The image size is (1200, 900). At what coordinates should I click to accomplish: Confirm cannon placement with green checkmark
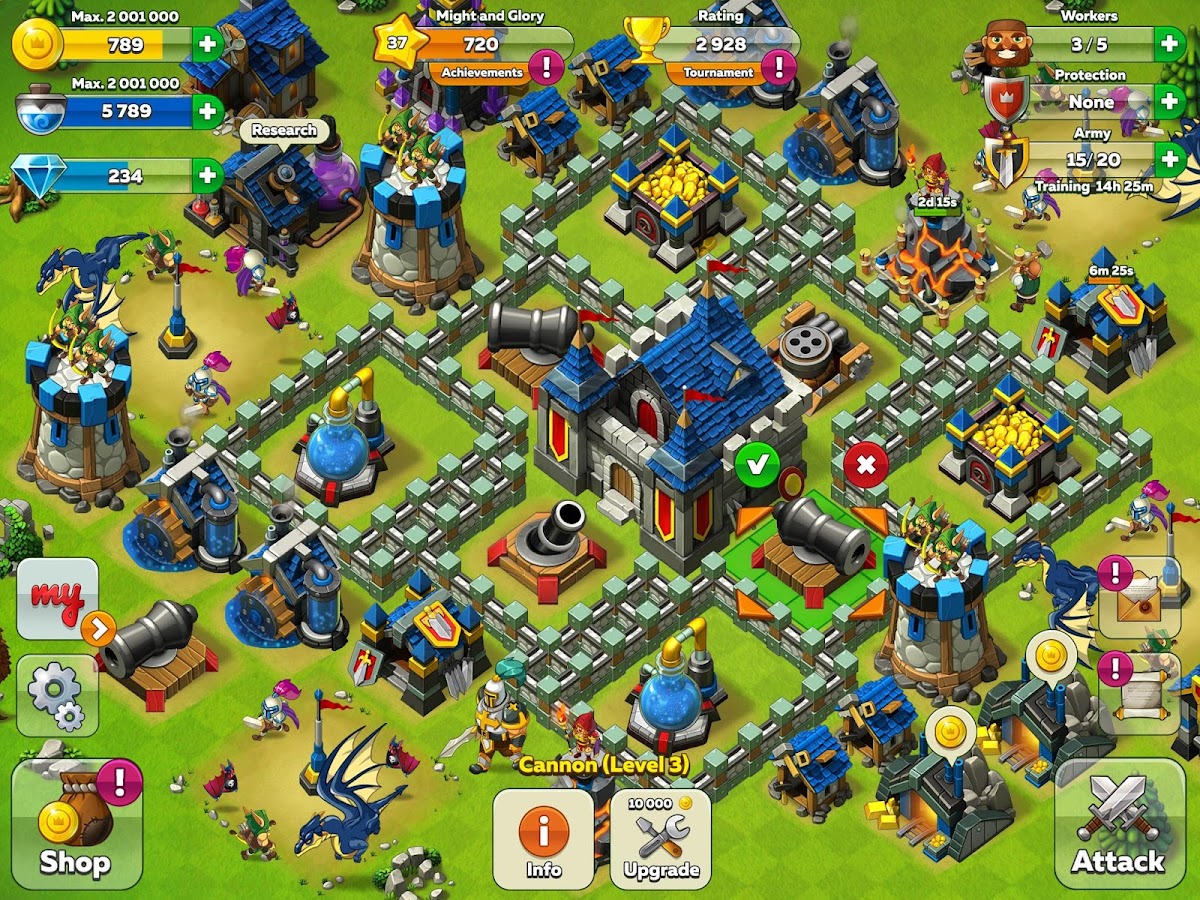[757, 465]
